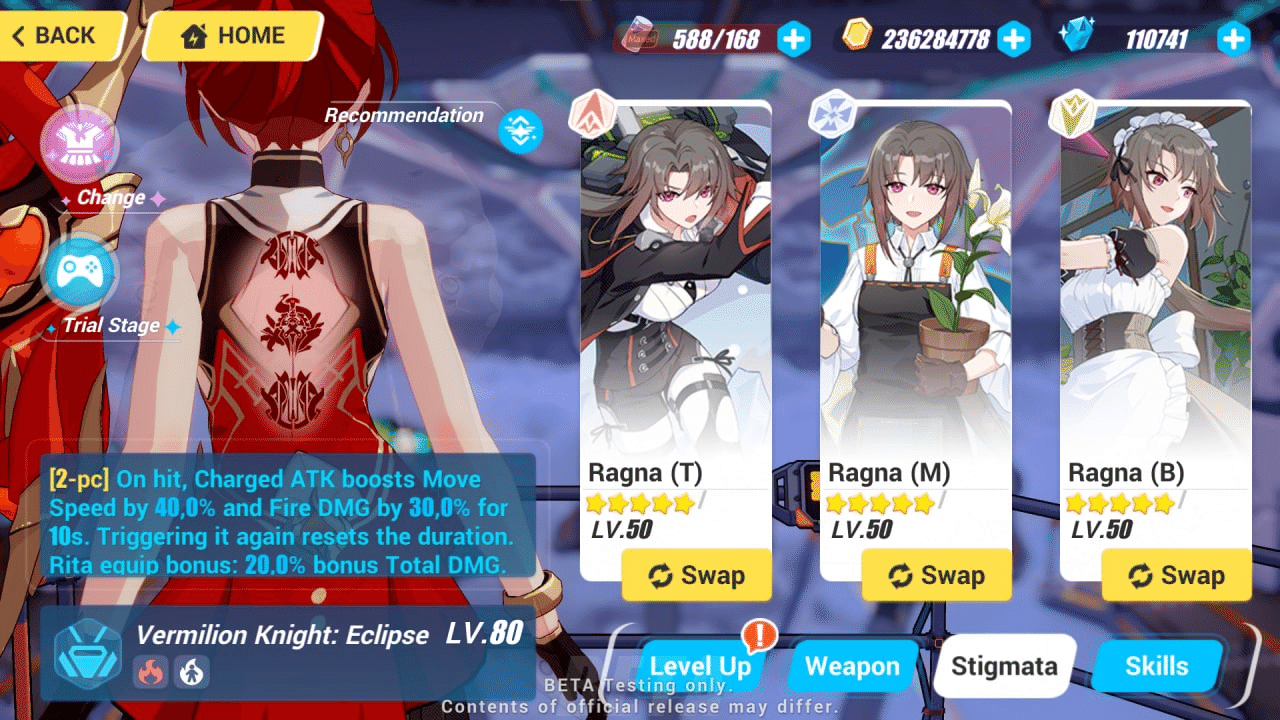The height and width of the screenshot is (720, 1280).
Task: Switch to the Weapon tab
Action: tap(851, 666)
